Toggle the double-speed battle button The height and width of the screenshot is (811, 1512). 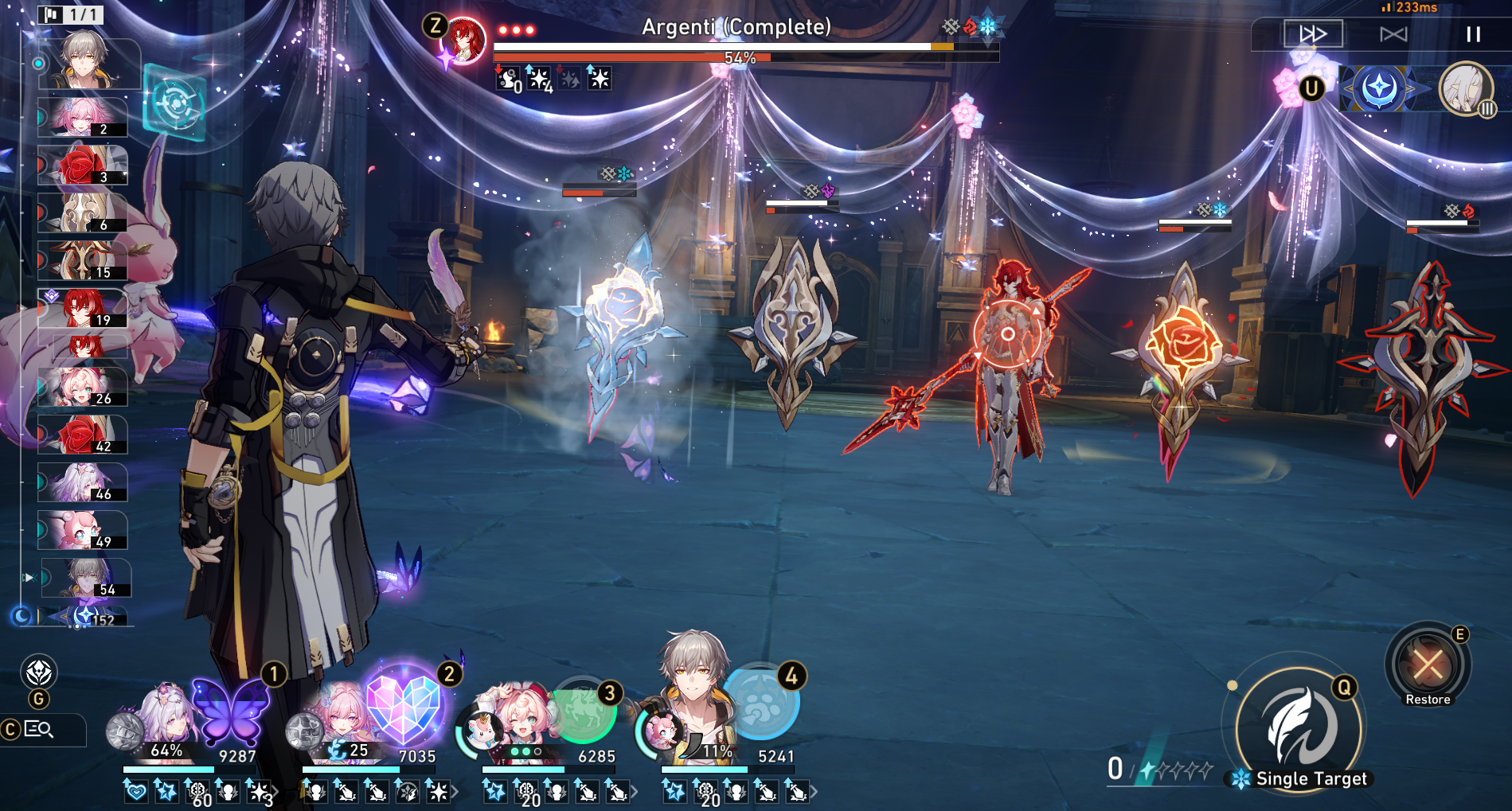click(1313, 34)
